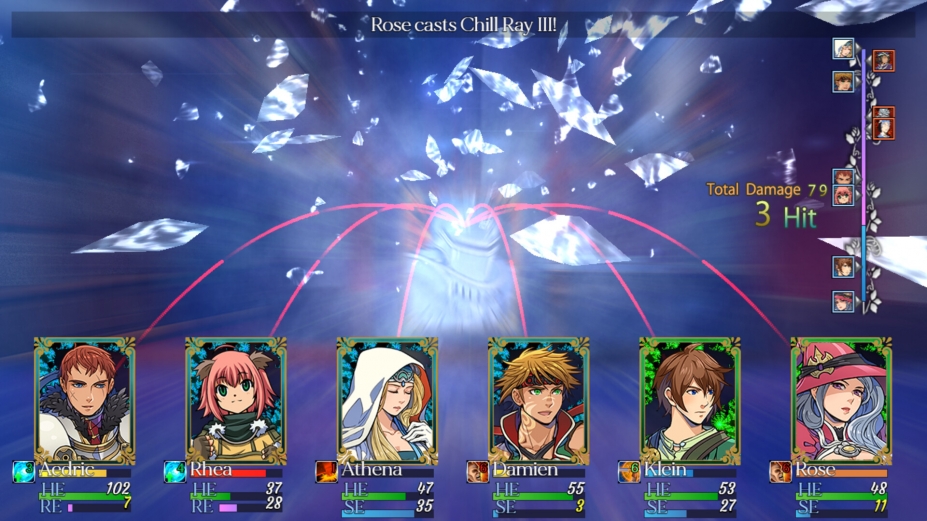The width and height of the screenshot is (927, 521).
Task: Choose Rose's witch-hat portrait card
Action: pos(841,400)
